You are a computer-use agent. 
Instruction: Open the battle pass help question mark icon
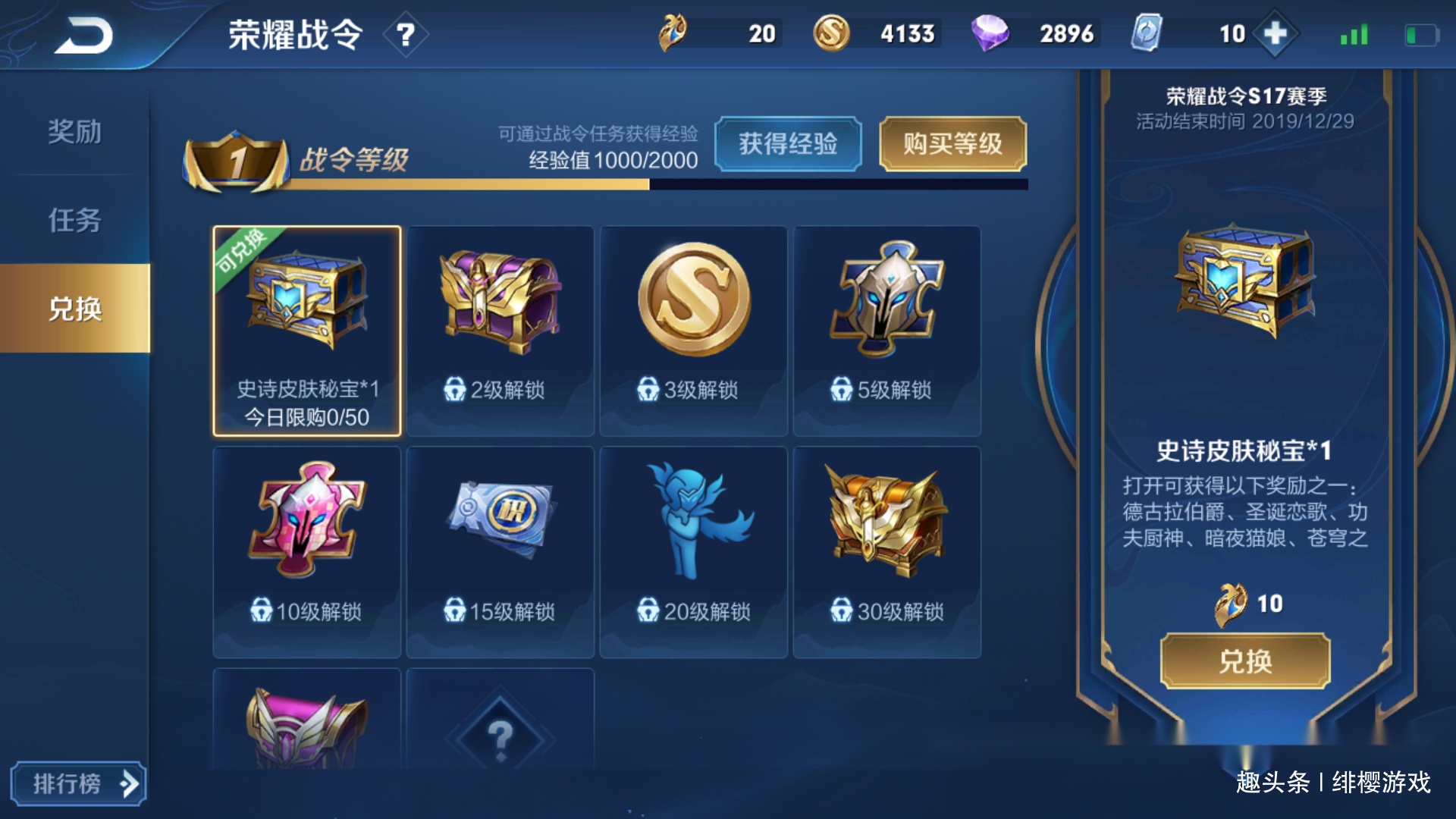tap(406, 36)
